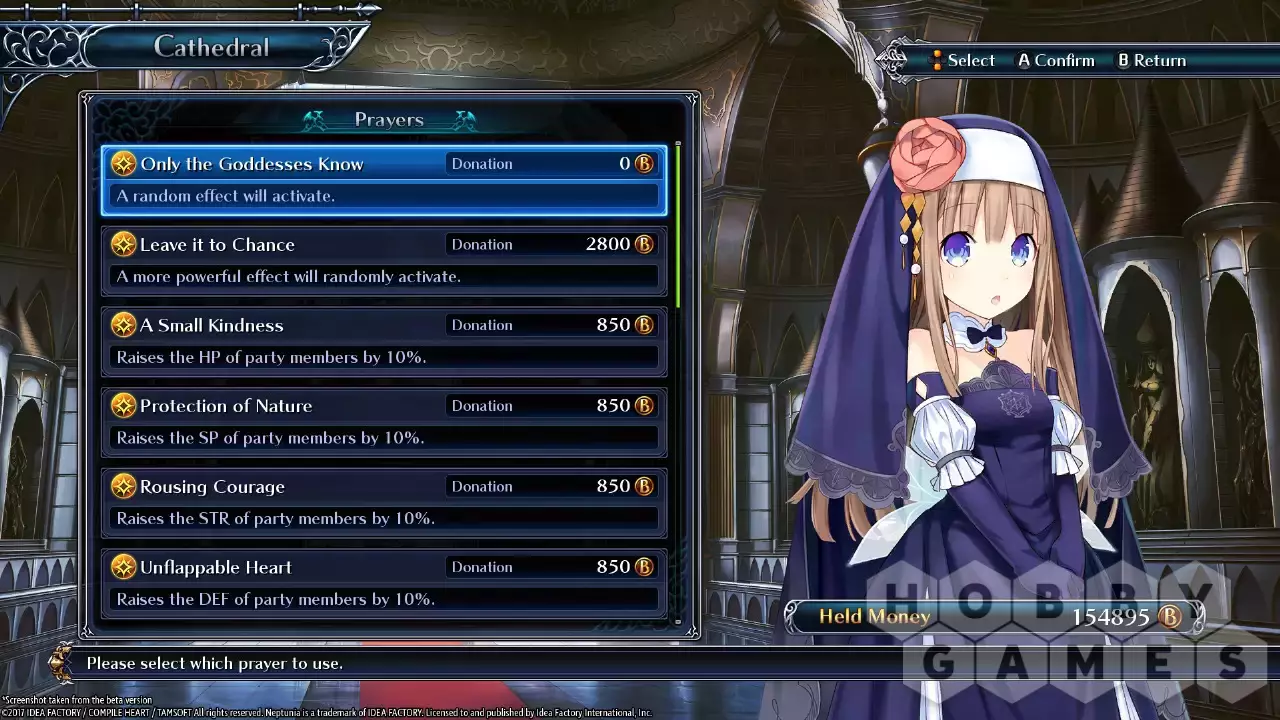Select the Unflappable Heart prayer
This screenshot has height=720, width=1280.
[384, 582]
